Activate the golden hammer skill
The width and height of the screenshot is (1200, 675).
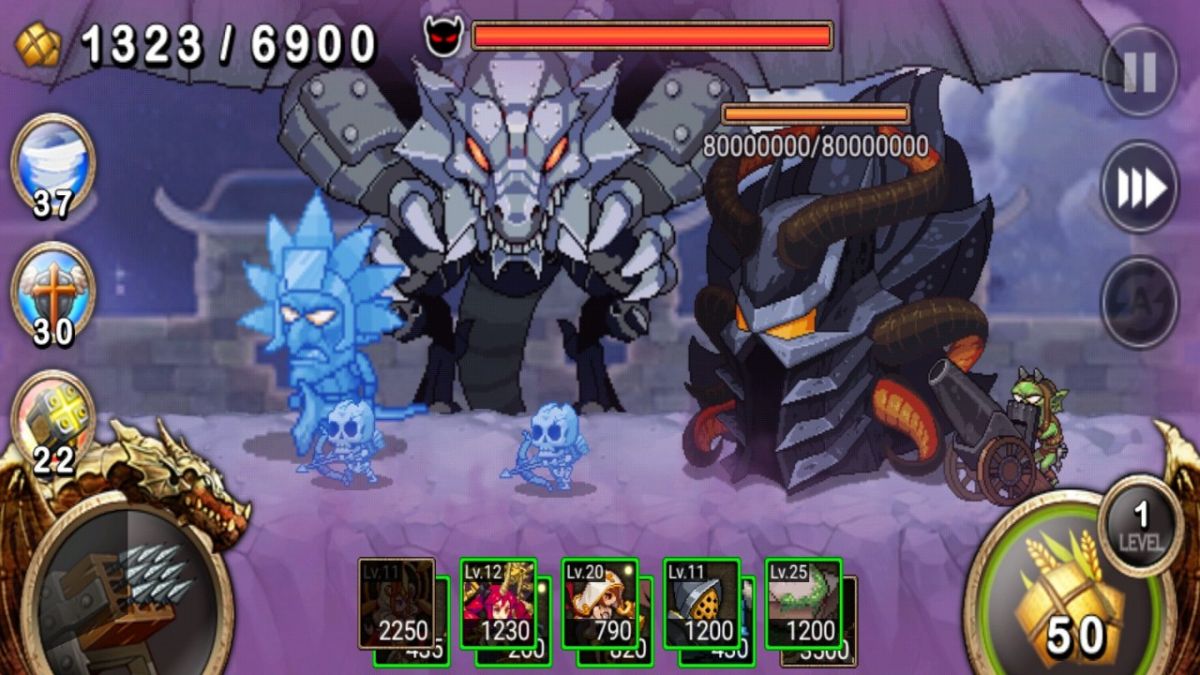pyautogui.click(x=52, y=418)
